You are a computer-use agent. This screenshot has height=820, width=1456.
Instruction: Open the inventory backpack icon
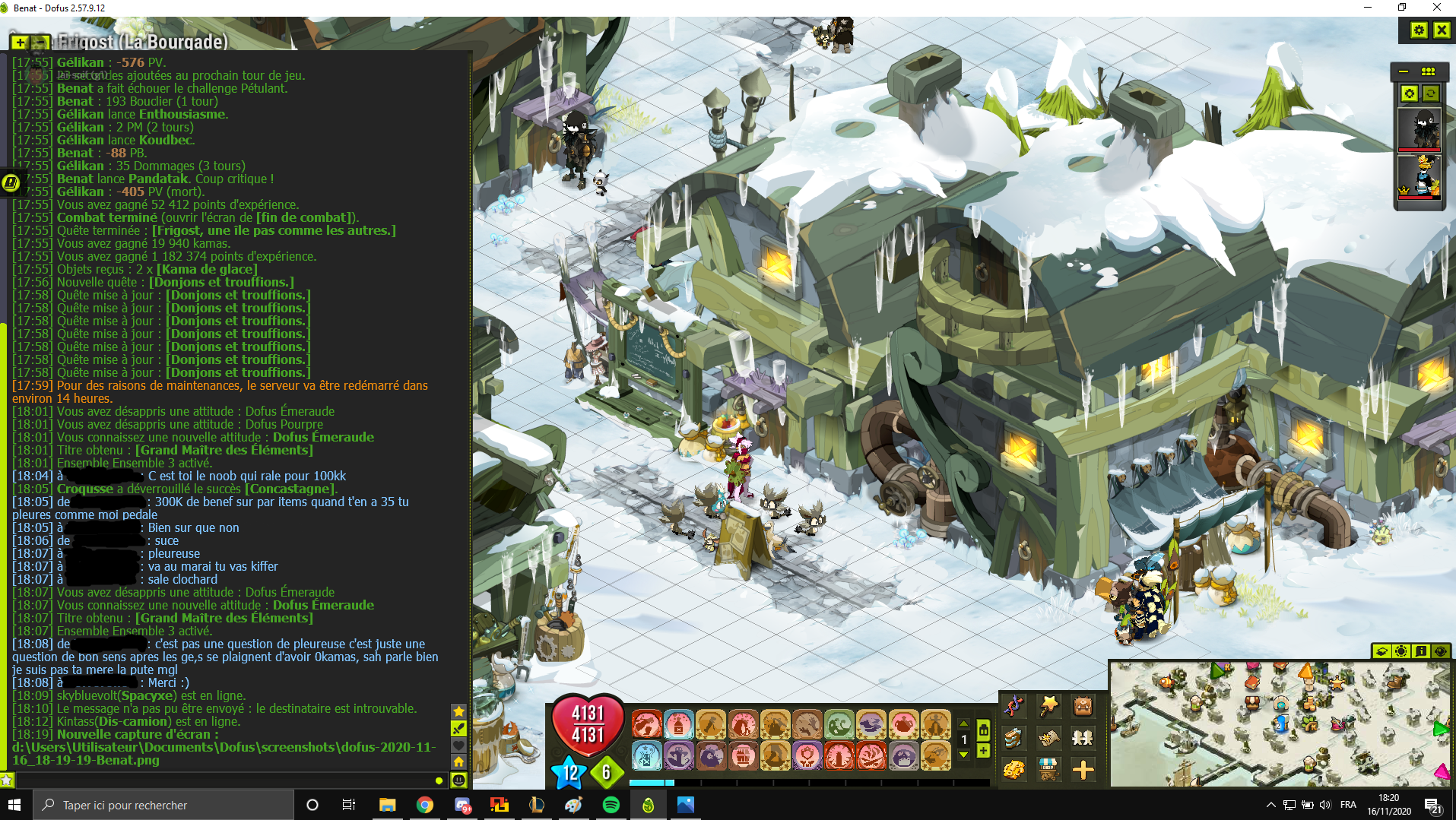coord(1083,707)
